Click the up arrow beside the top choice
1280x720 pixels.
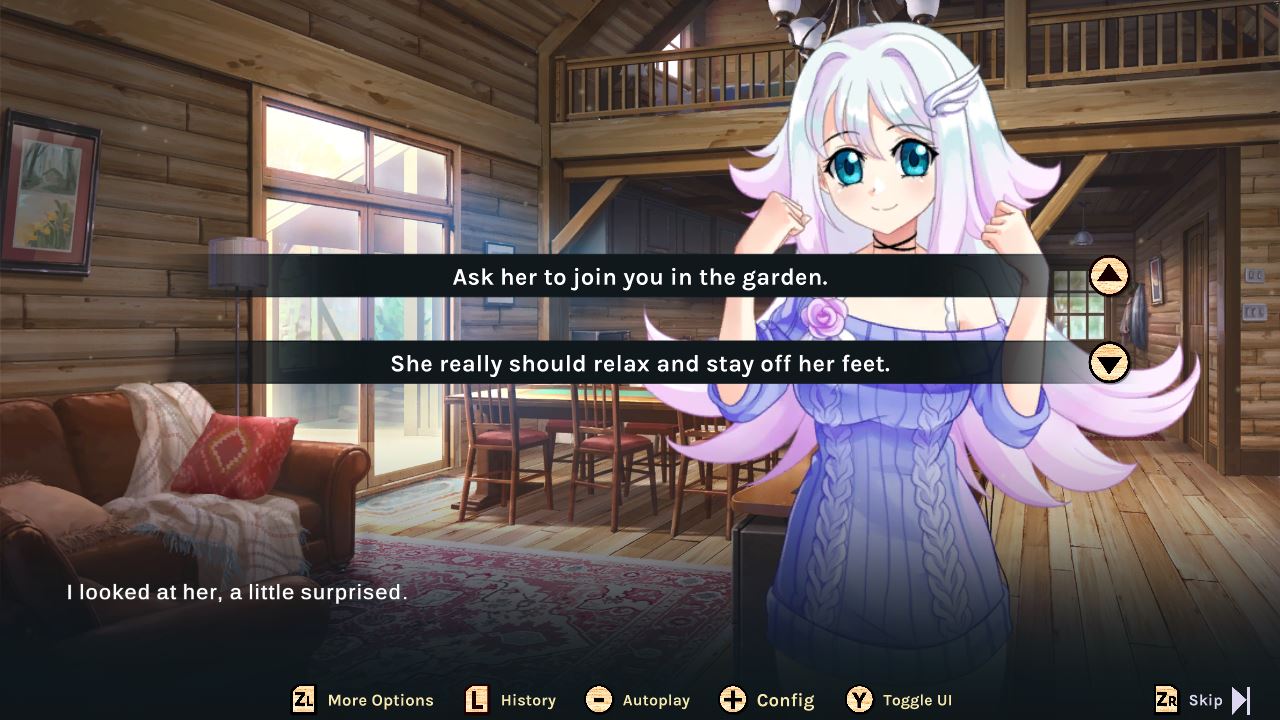pos(1110,277)
